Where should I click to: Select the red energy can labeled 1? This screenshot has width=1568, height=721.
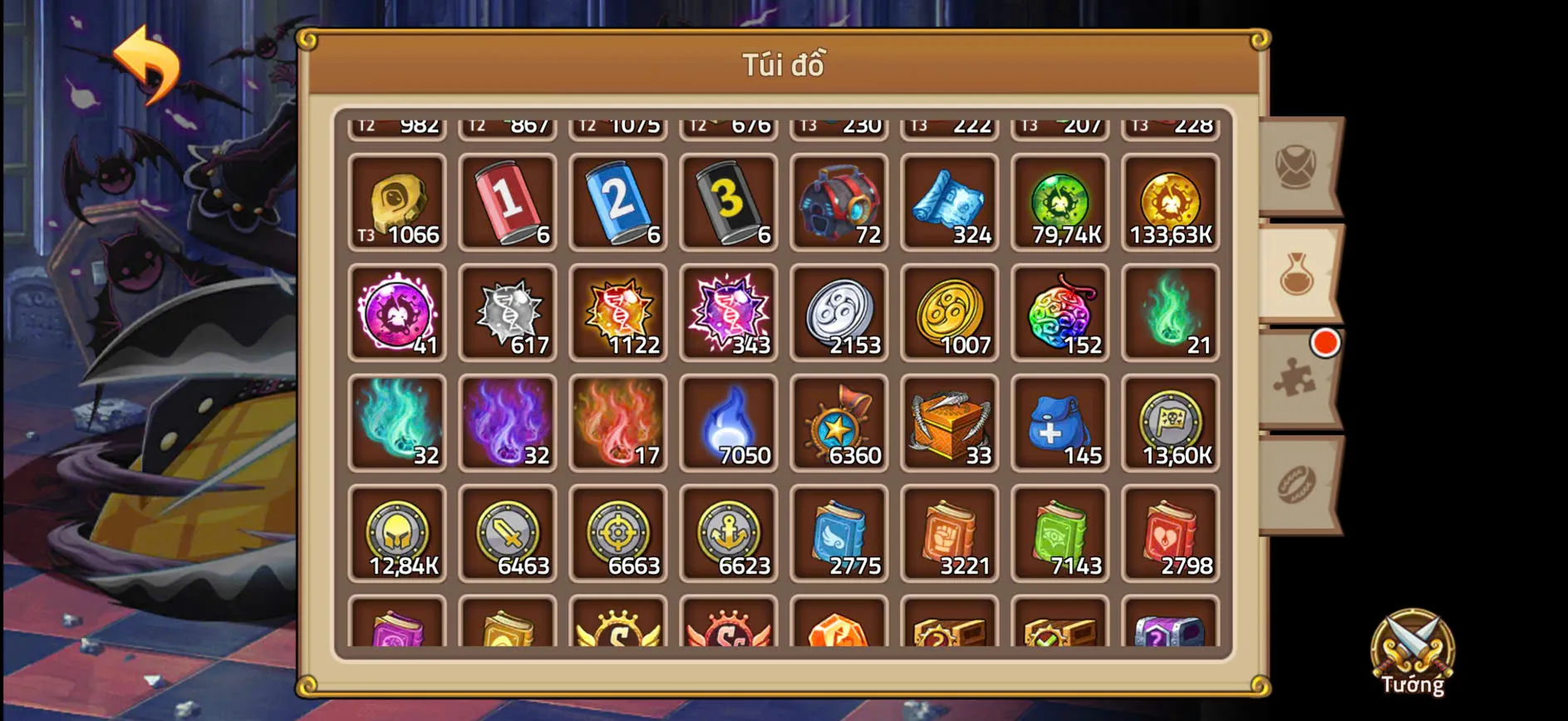click(507, 204)
